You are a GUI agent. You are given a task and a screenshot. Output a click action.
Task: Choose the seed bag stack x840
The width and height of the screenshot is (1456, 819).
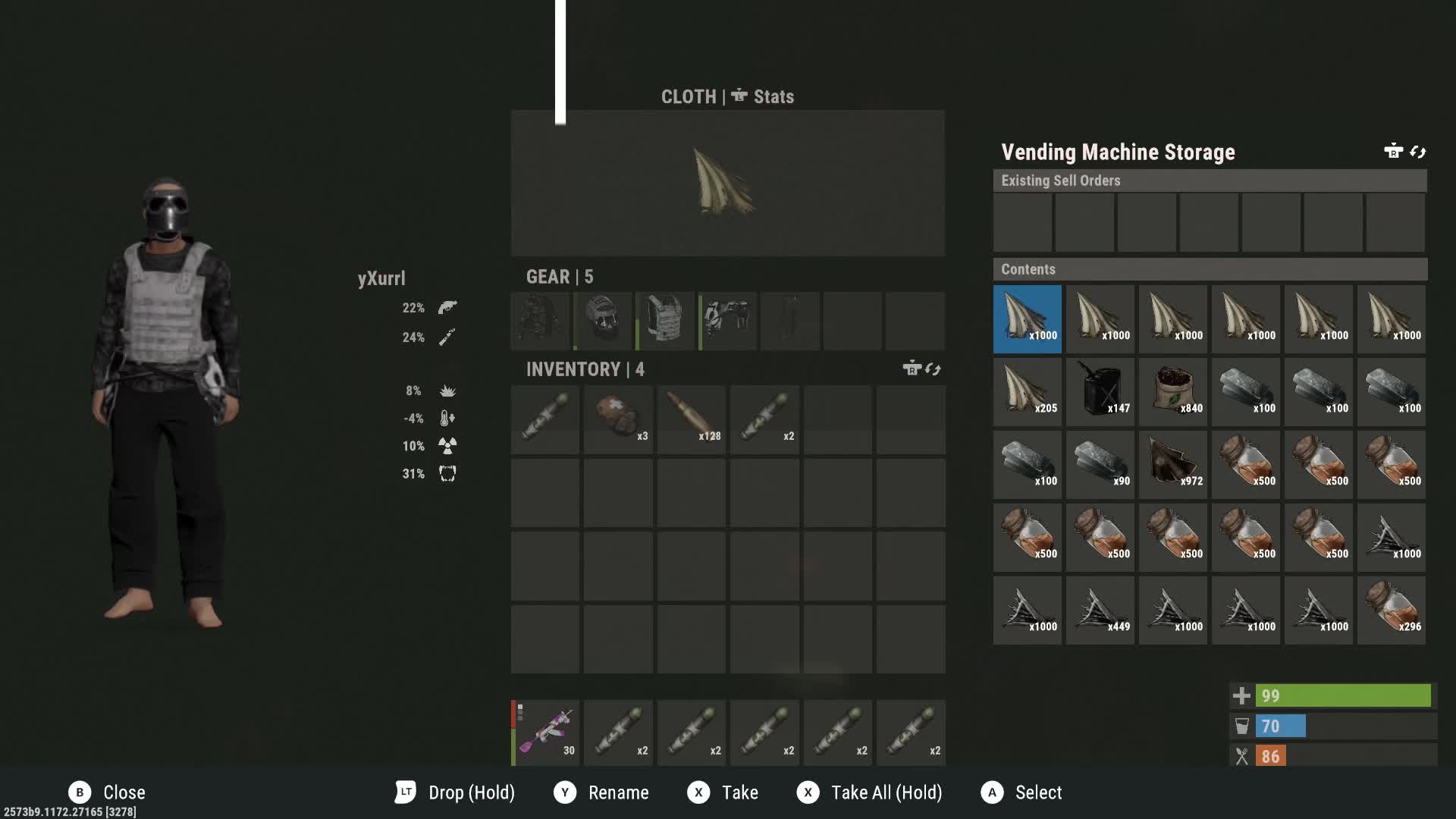[x=1173, y=392]
